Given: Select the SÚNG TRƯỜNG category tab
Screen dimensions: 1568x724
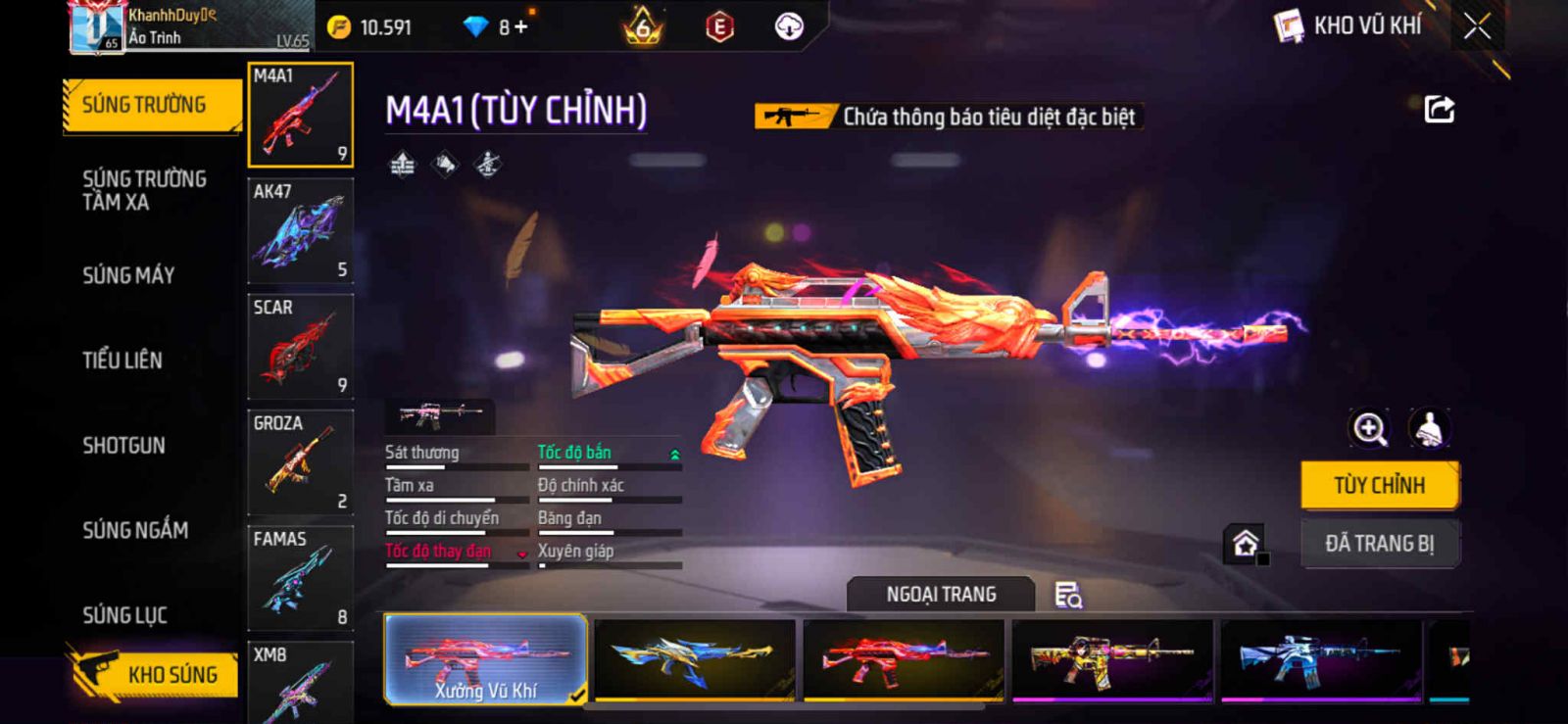Looking at the screenshot, I should click(145, 105).
